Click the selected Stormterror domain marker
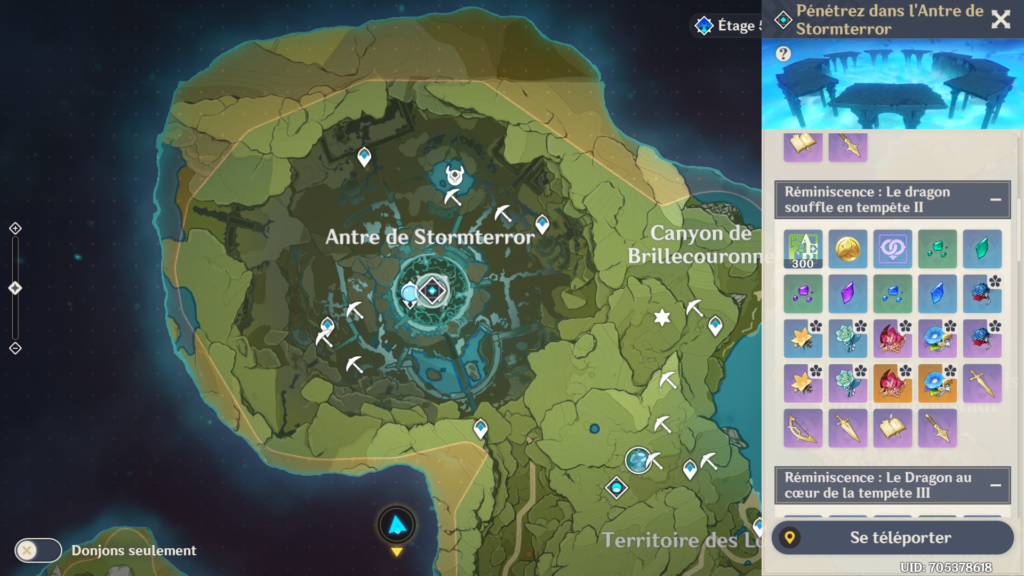Screen dimensions: 1024x576 [x=432, y=291]
